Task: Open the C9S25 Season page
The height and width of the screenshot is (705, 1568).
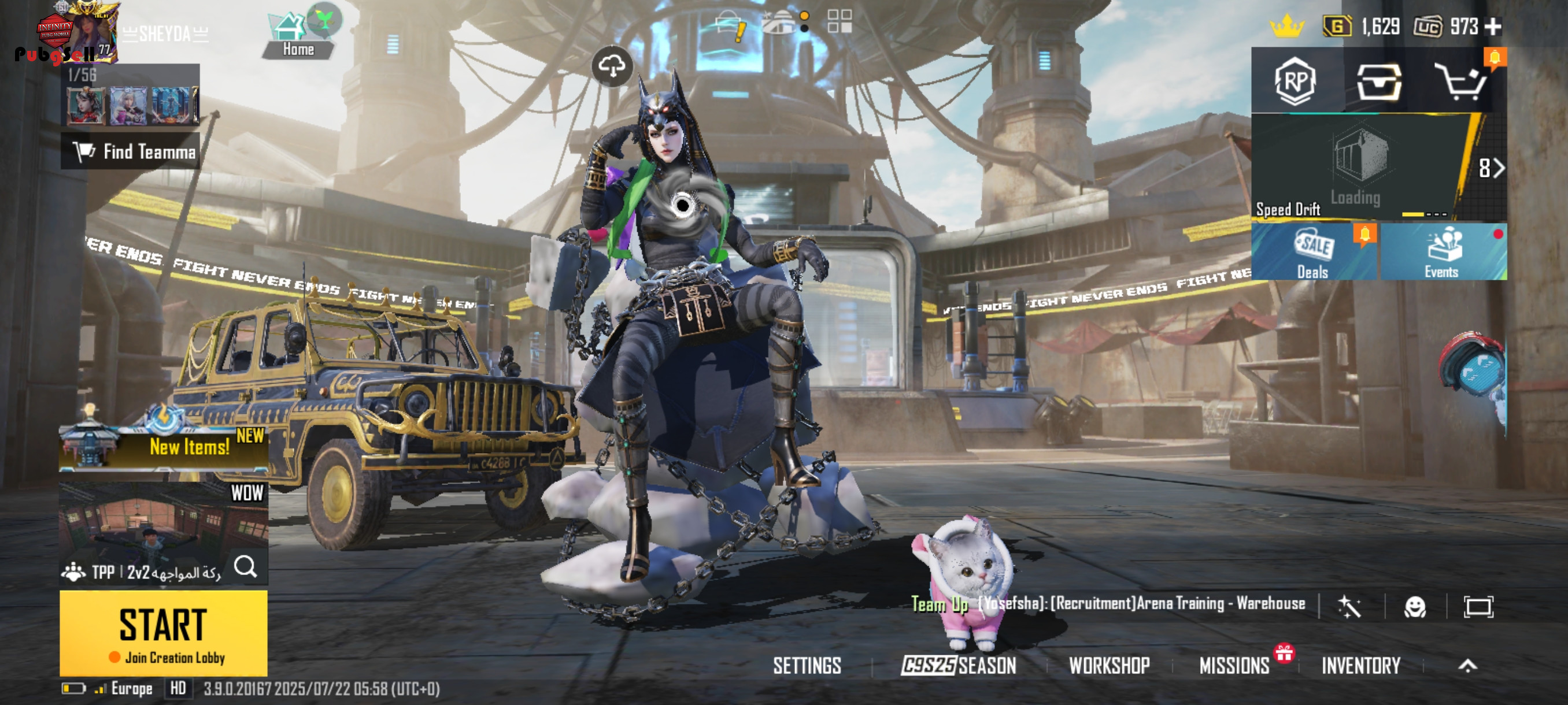Action: pyautogui.click(x=959, y=666)
